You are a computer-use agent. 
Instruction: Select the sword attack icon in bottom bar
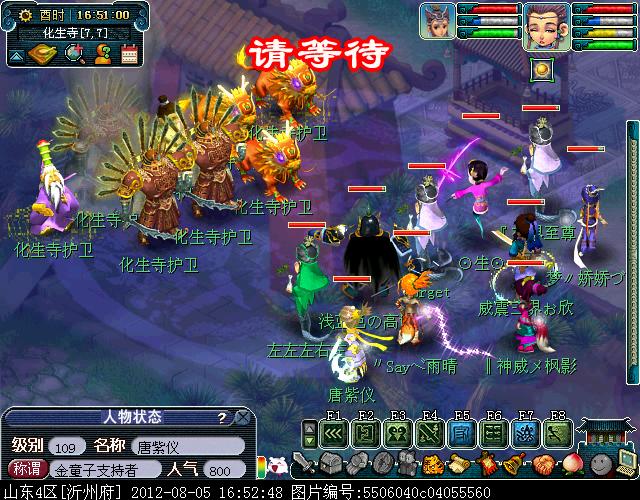304,465
